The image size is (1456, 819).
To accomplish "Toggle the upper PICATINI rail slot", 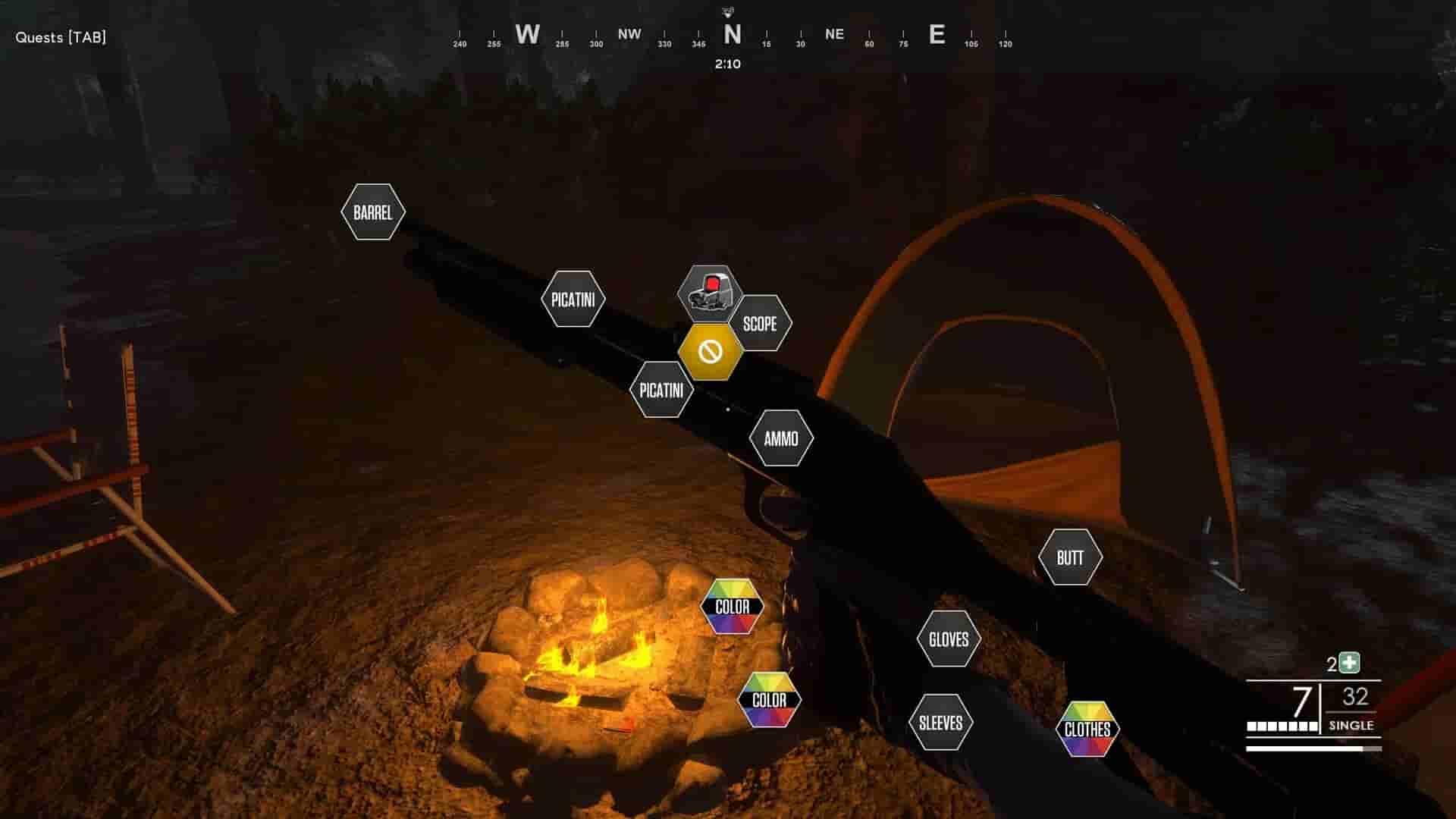I will [x=574, y=299].
